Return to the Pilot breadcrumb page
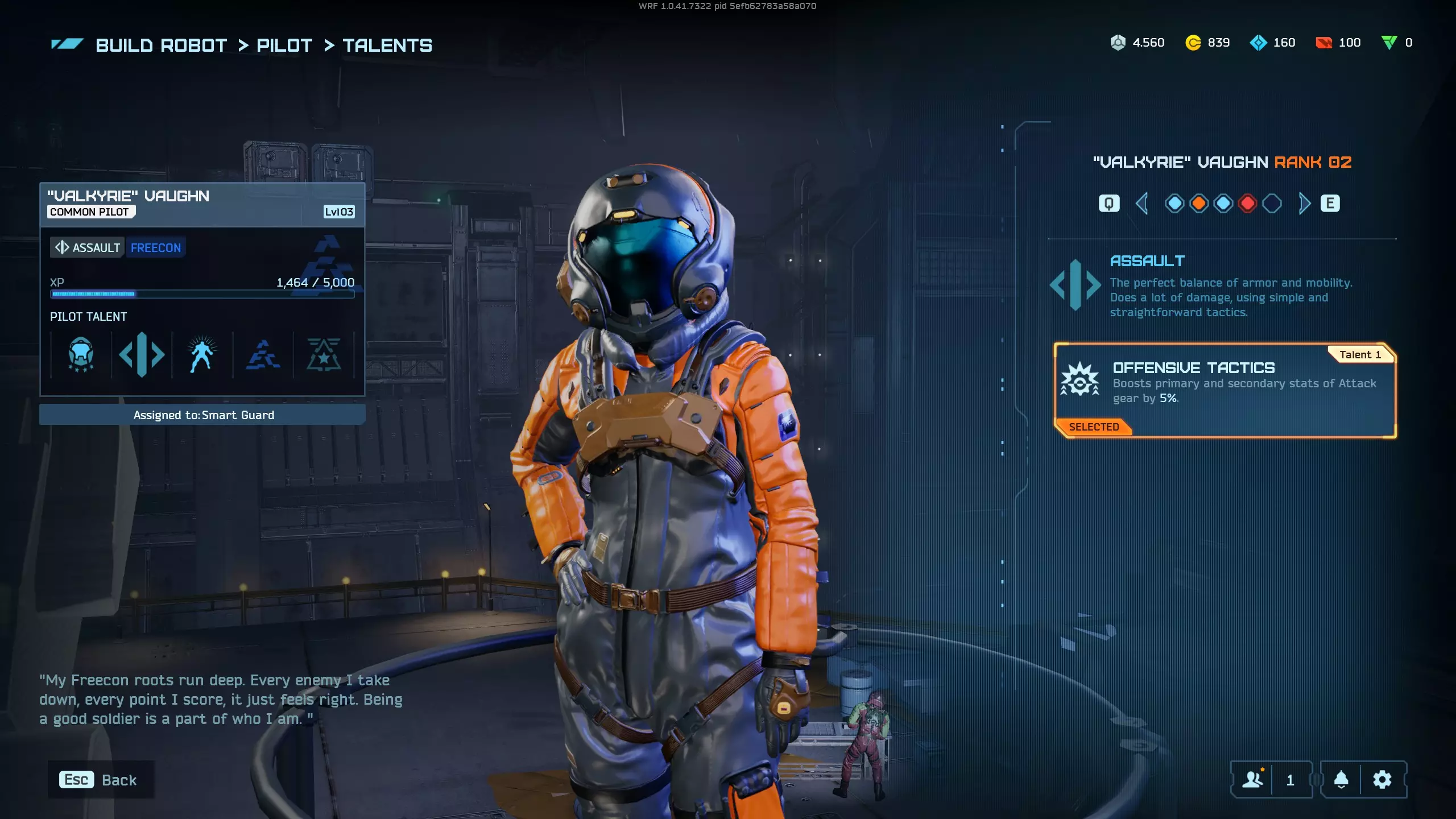The image size is (1456, 819). tap(284, 45)
